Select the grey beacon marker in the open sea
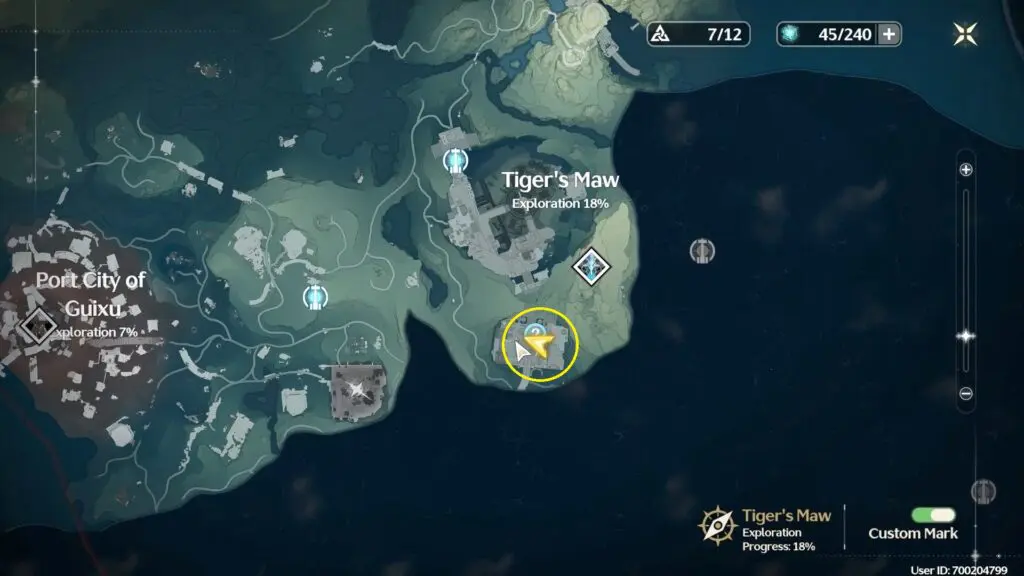 702,250
